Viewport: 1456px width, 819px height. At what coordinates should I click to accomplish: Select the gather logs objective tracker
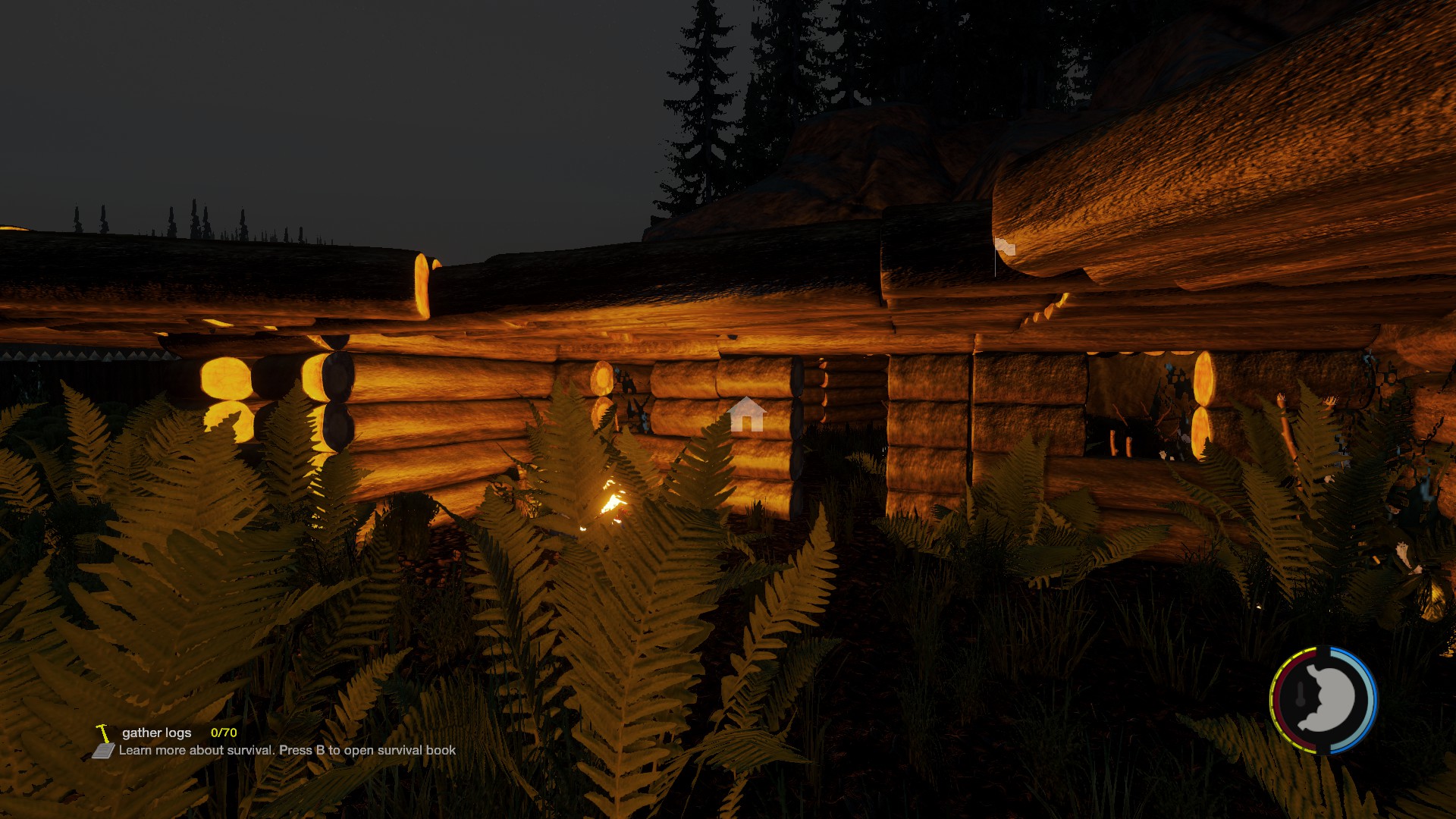point(157,733)
